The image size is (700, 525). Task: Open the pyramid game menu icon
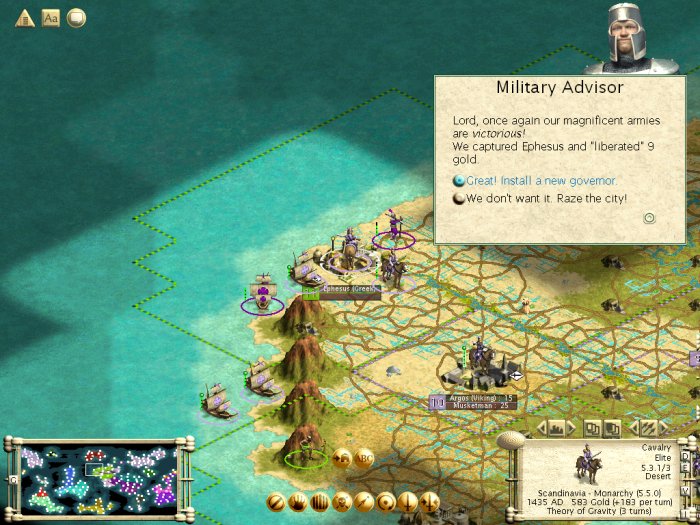click(x=25, y=18)
